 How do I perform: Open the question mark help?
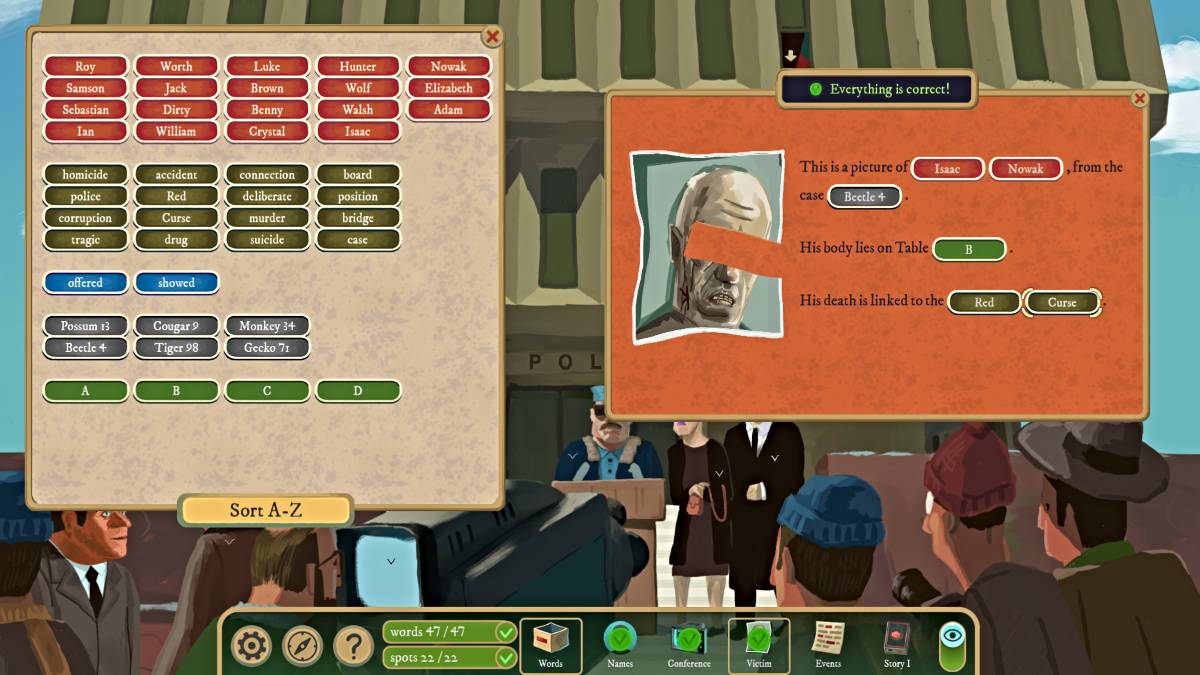(x=353, y=646)
